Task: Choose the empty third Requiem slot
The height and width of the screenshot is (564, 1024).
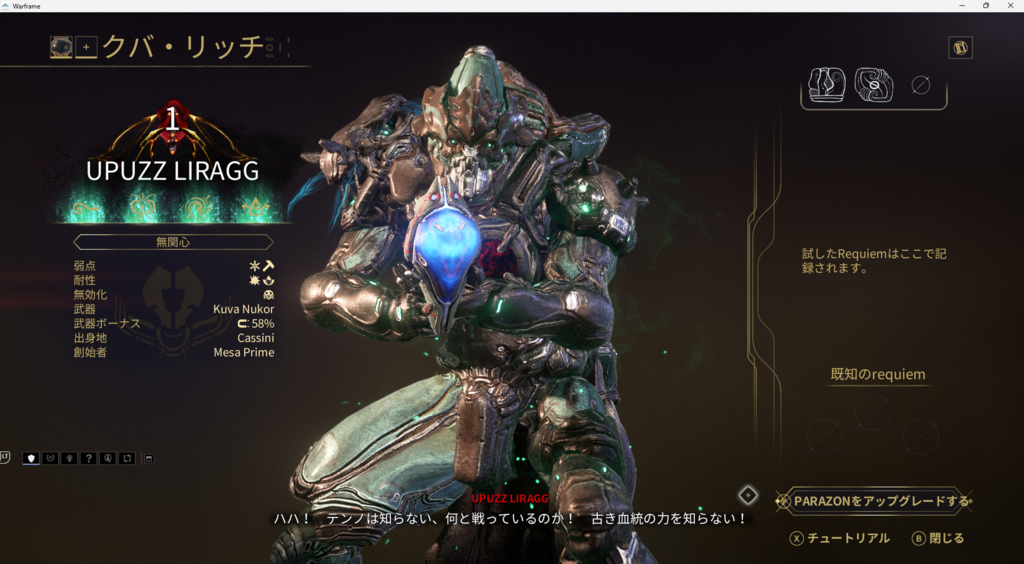Action: [920, 86]
